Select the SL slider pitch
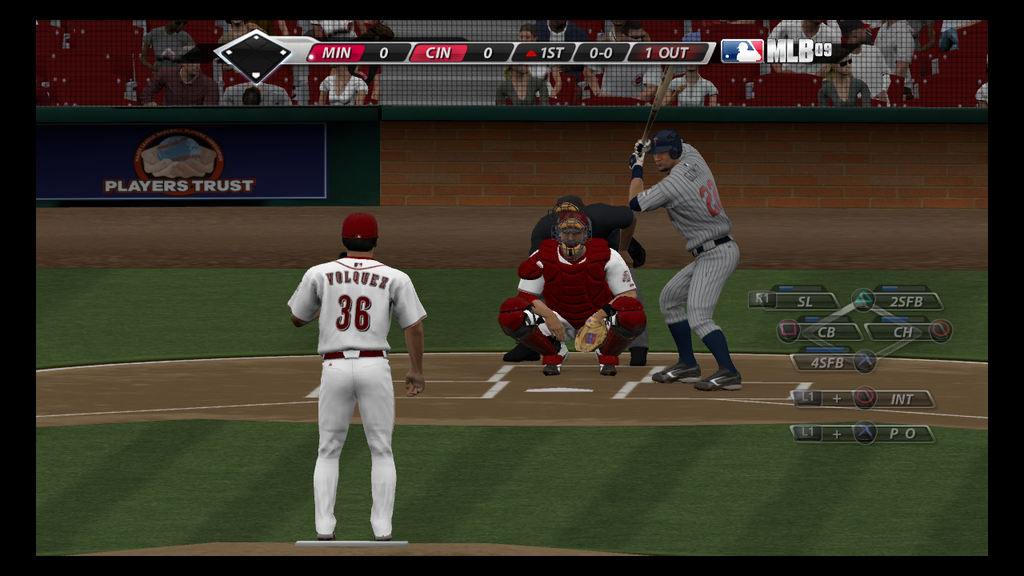This screenshot has width=1024, height=576. tap(807, 300)
